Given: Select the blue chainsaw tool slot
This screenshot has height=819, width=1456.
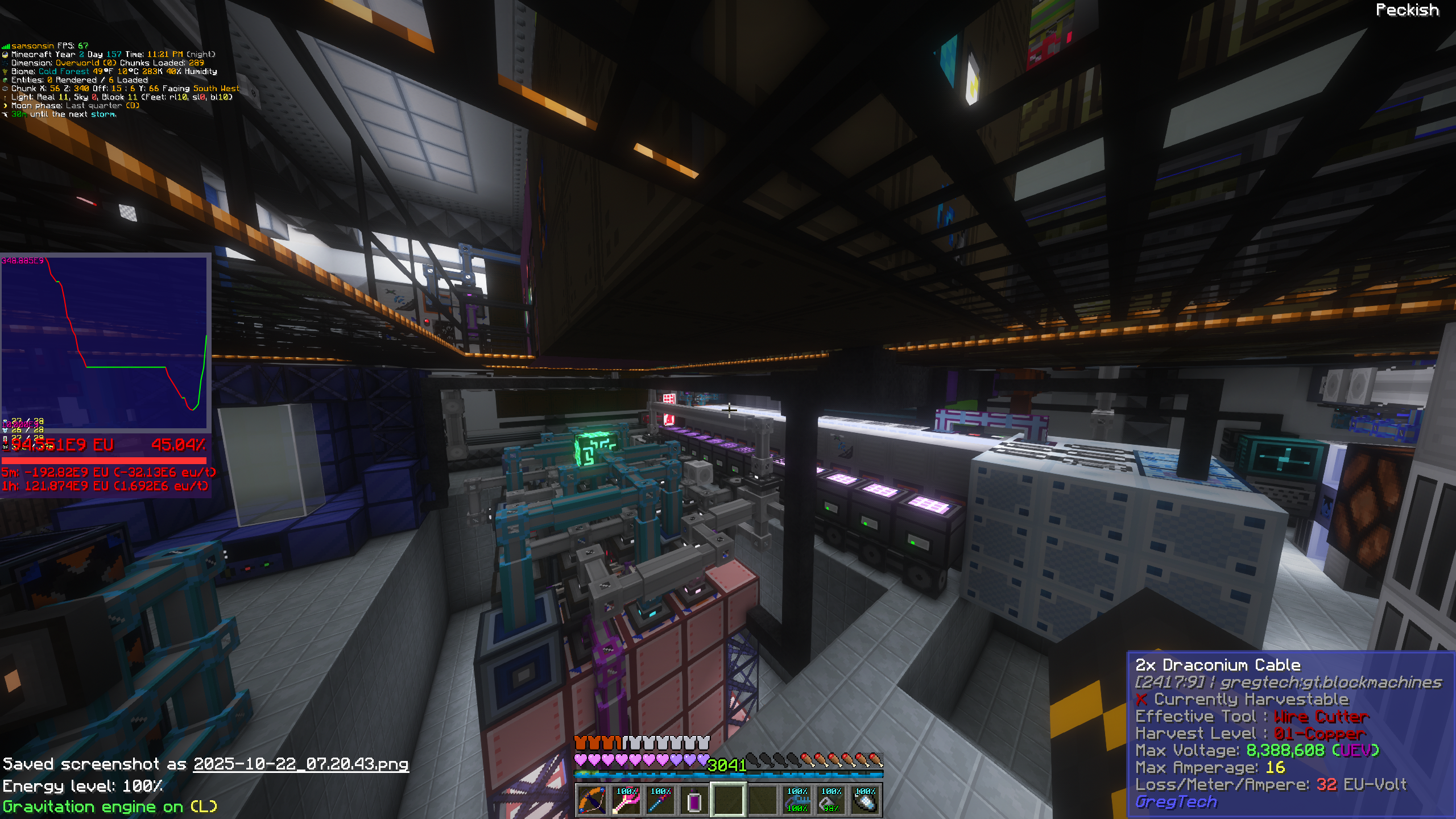Looking at the screenshot, I should [x=797, y=800].
